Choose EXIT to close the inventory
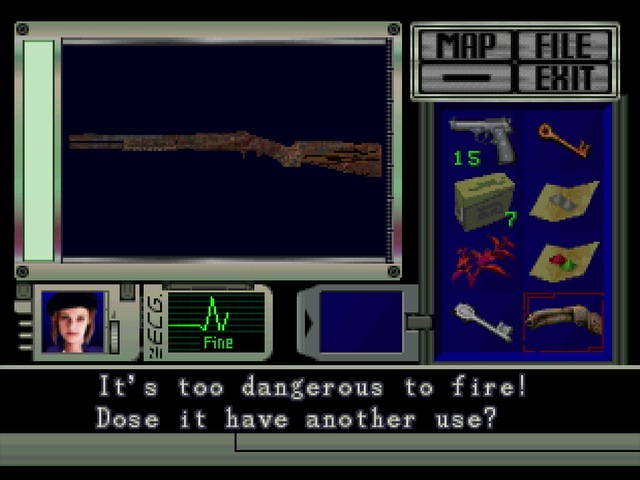The width and height of the screenshot is (640, 480). (563, 78)
